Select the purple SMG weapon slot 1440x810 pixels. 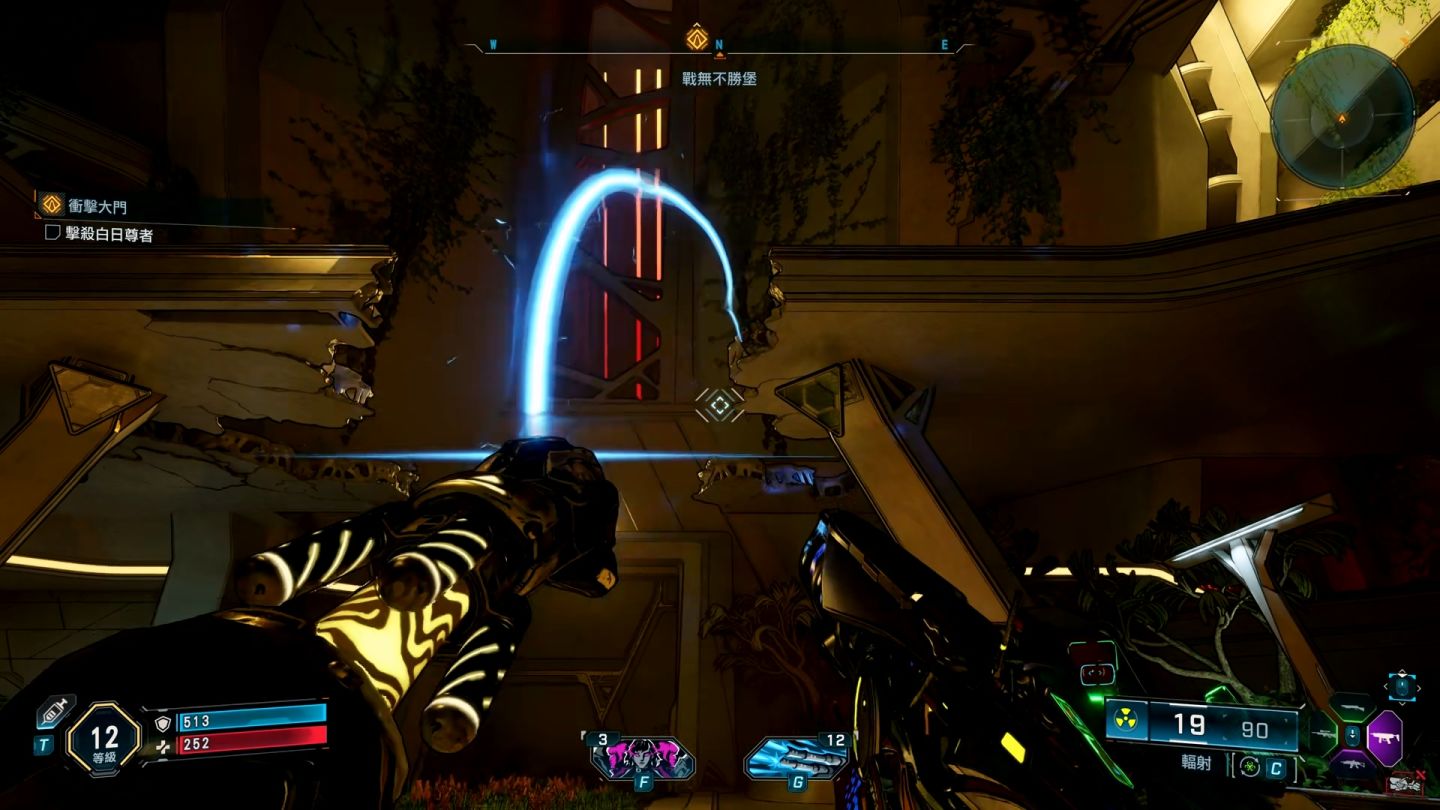click(1385, 739)
